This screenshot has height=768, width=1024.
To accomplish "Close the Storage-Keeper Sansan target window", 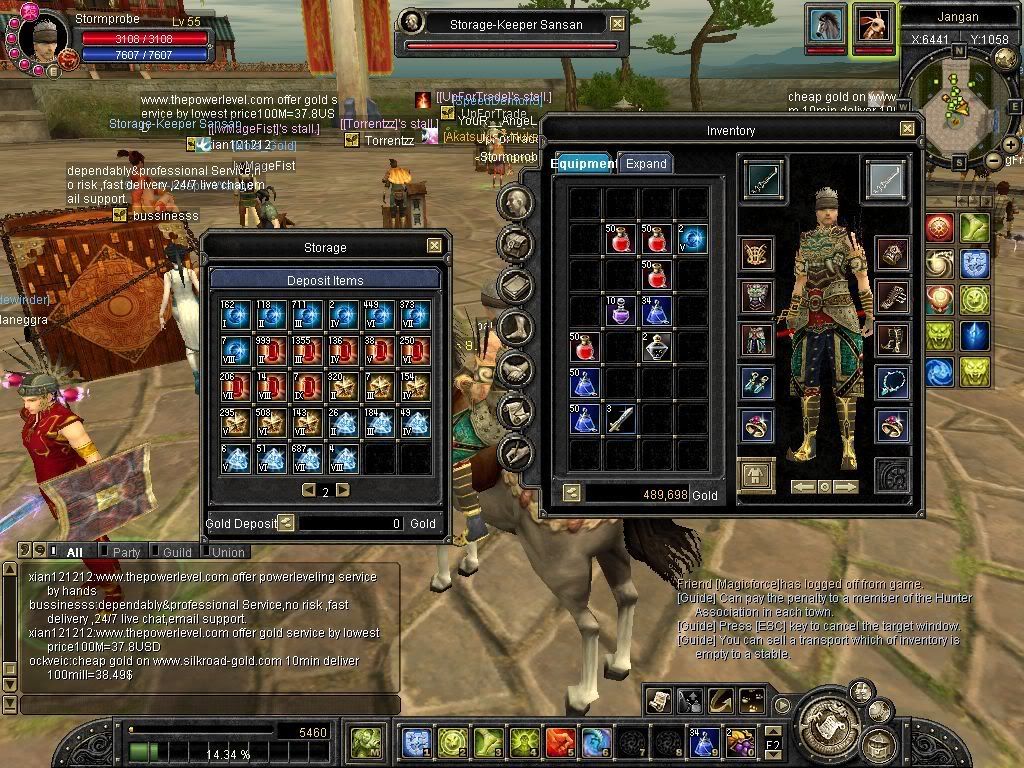I will [618, 24].
